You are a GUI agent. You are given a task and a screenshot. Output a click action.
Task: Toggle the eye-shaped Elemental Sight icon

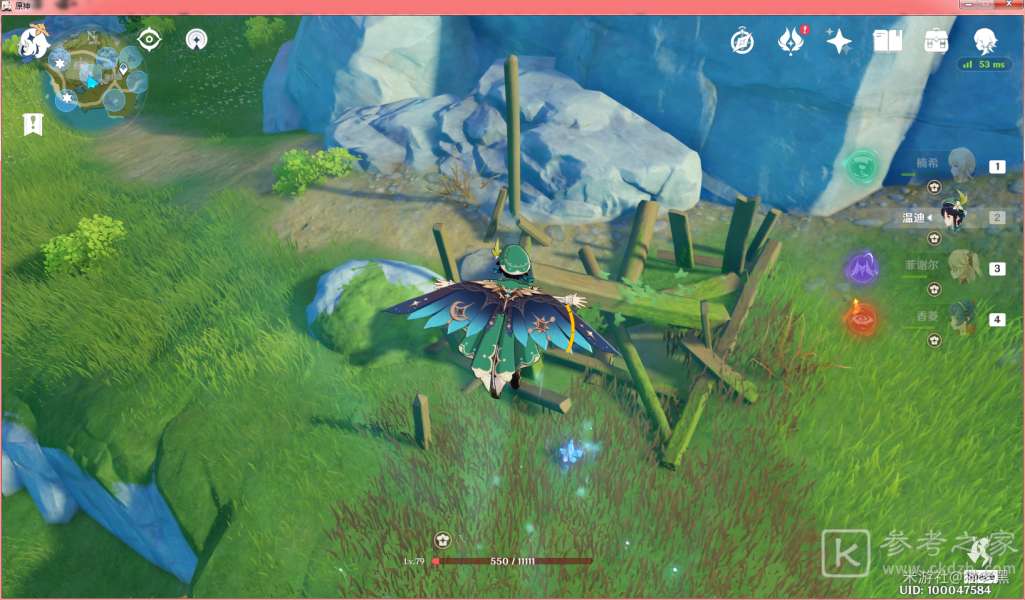coord(150,40)
